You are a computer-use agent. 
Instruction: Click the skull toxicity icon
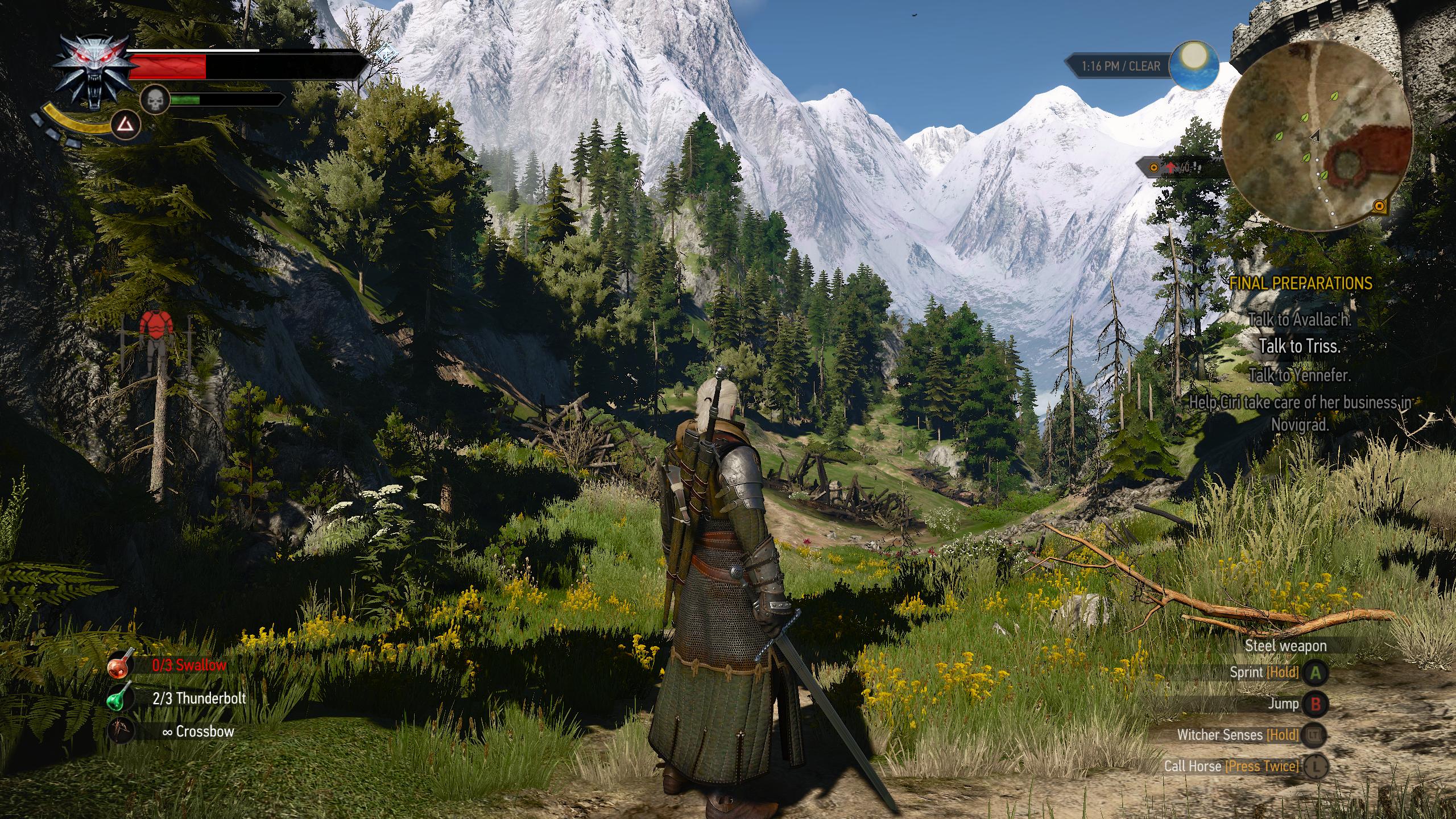pos(154,100)
